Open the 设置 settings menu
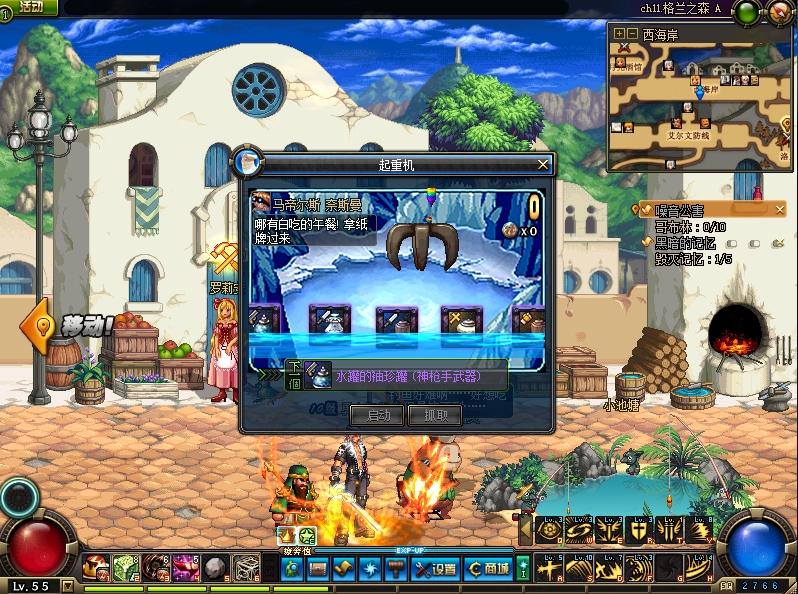The height and width of the screenshot is (594, 798). (434, 569)
